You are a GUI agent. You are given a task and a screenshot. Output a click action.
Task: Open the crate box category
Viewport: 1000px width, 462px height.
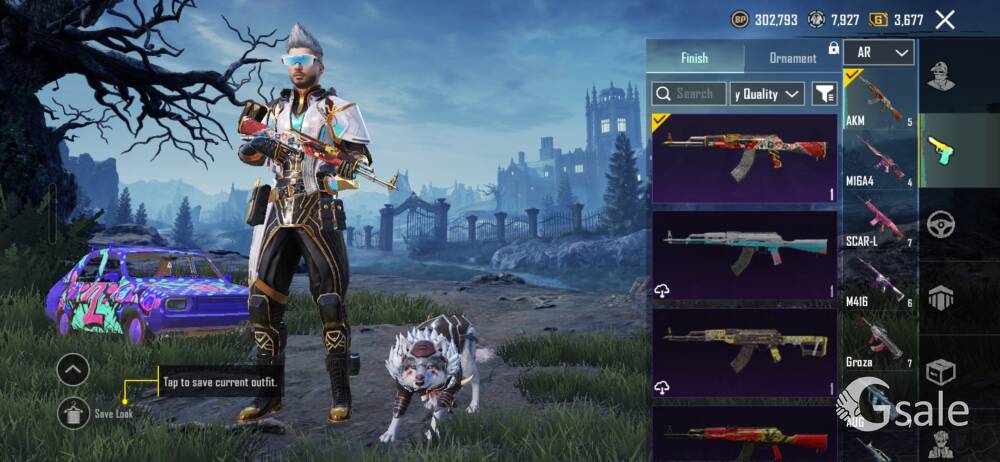point(940,373)
